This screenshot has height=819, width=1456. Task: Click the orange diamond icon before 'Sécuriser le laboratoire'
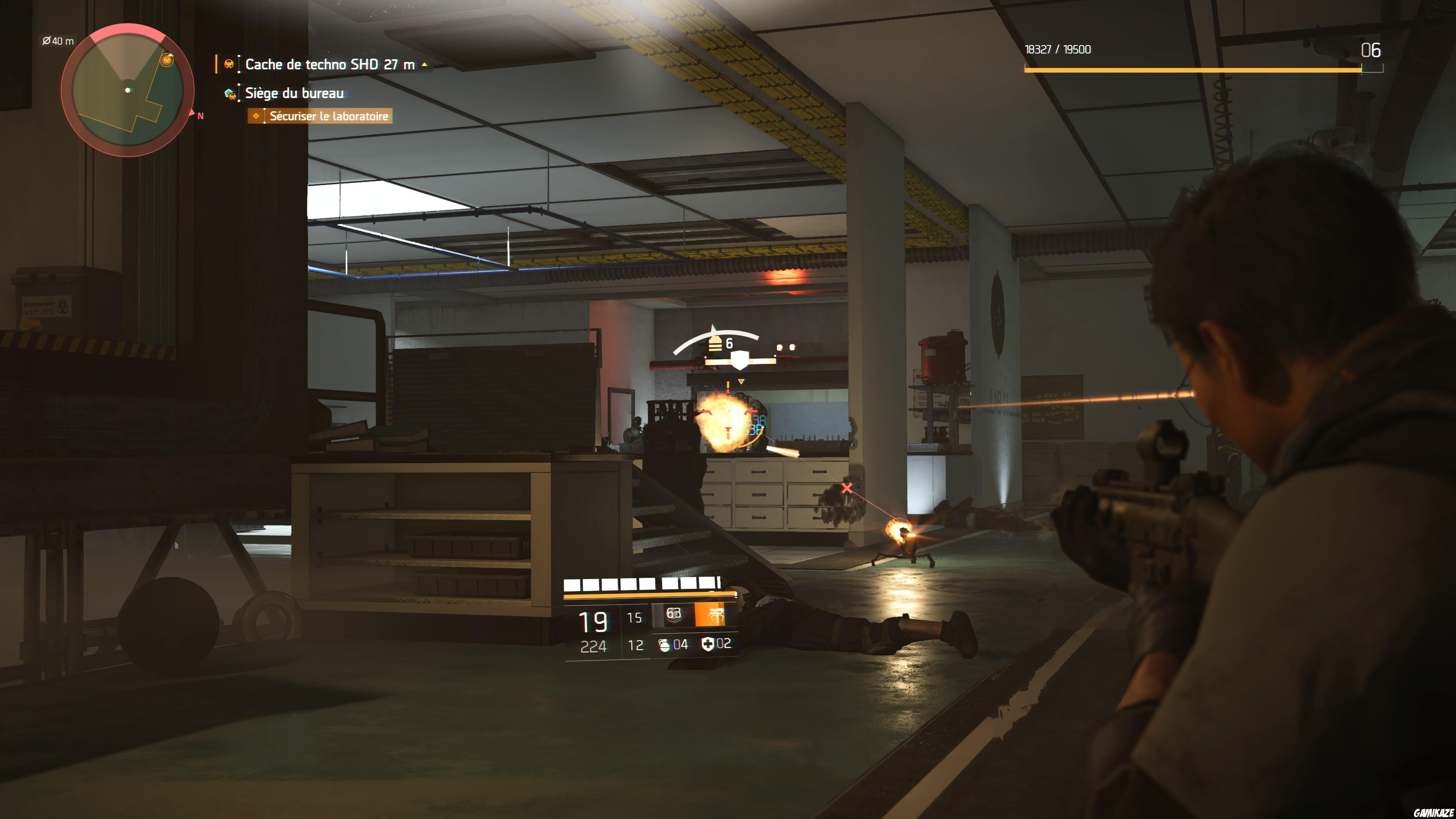[x=256, y=116]
